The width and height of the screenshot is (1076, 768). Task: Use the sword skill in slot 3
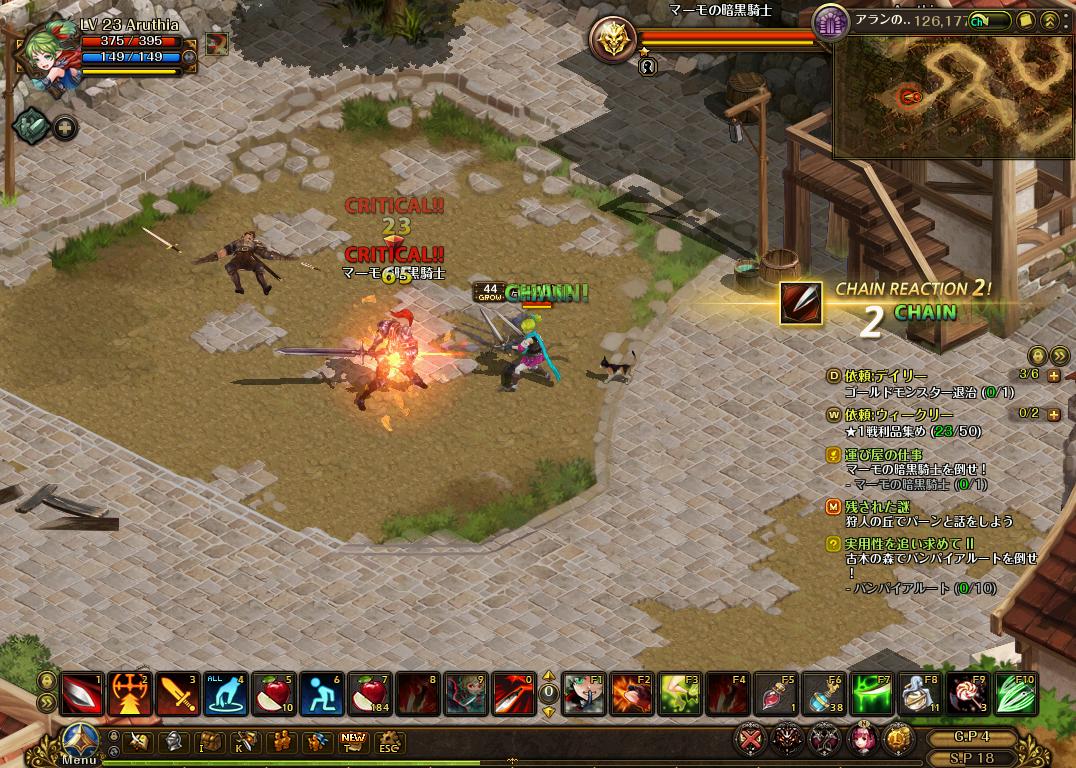point(177,694)
